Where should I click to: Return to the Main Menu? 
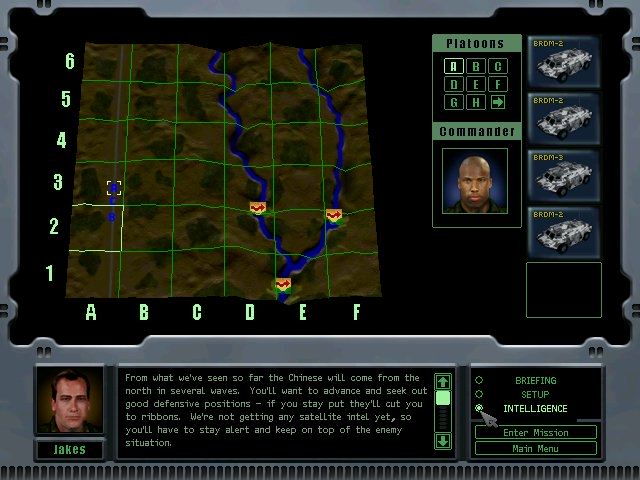tap(536, 448)
